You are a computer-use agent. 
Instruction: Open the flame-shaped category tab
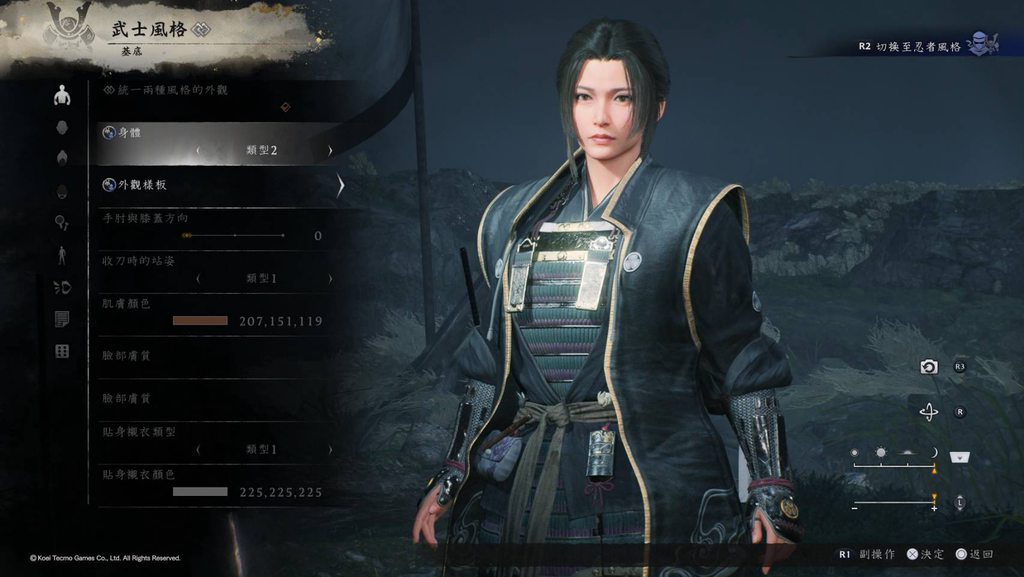tap(62, 158)
